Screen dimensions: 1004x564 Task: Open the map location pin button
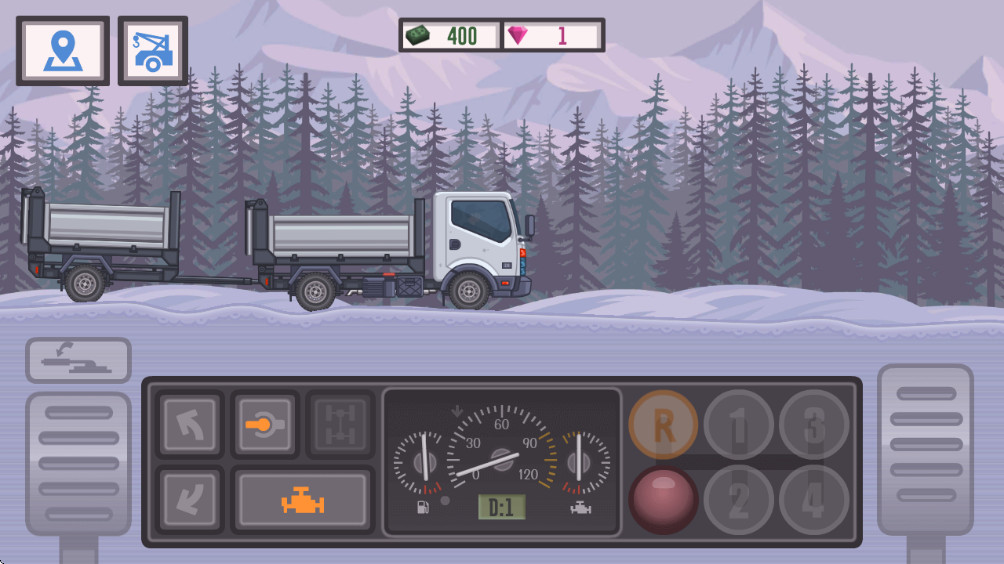pos(62,50)
